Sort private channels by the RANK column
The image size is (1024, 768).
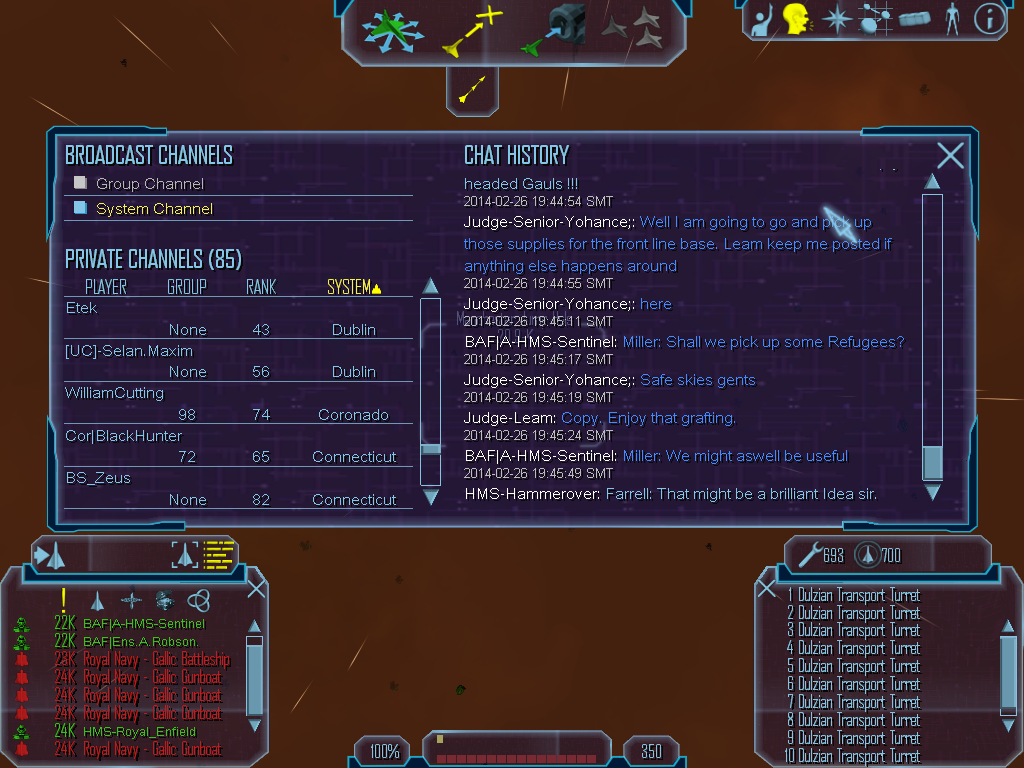click(x=261, y=287)
